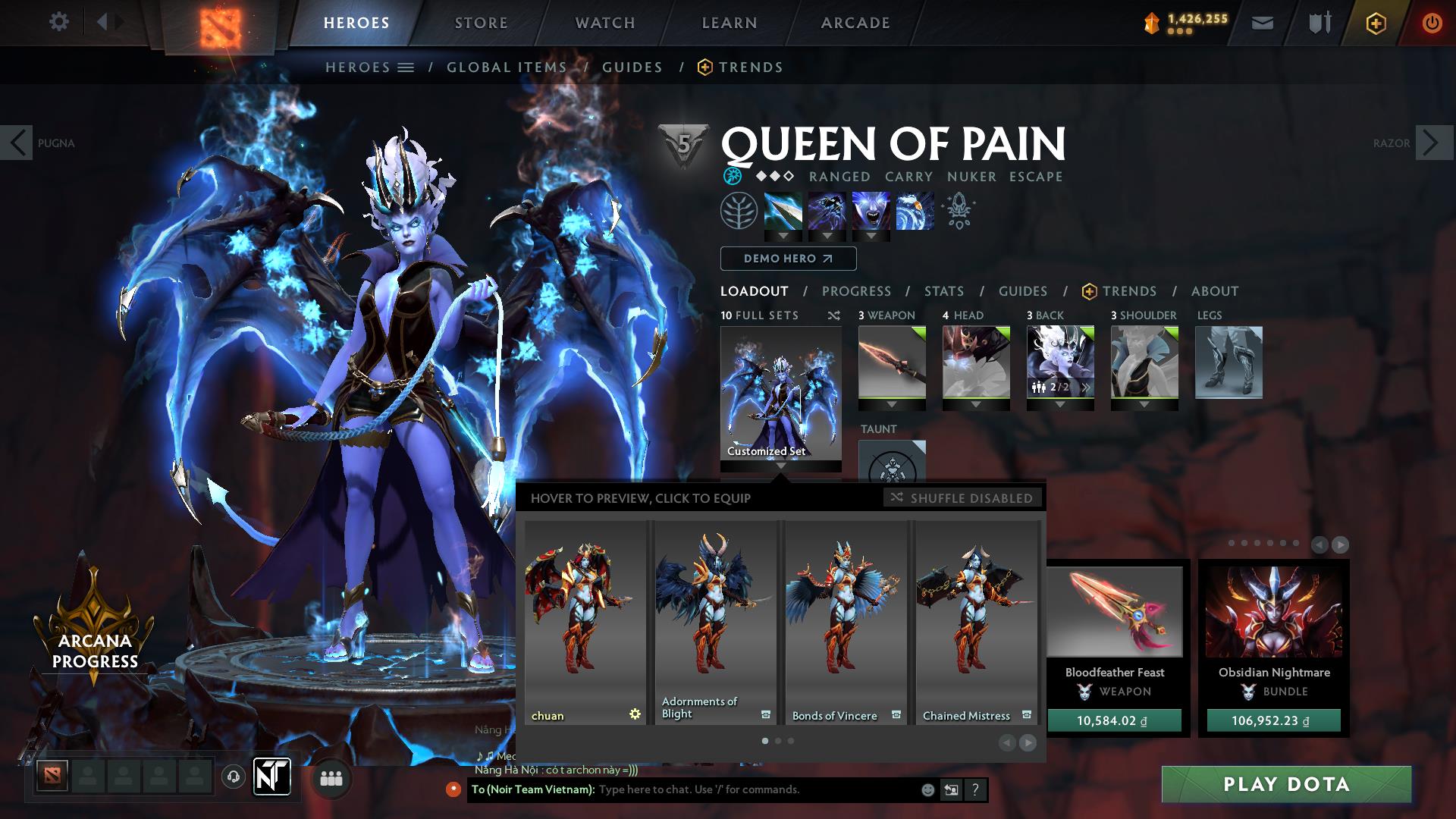Open the mail notifications icon
This screenshot has height=819, width=1456.
[x=1262, y=23]
